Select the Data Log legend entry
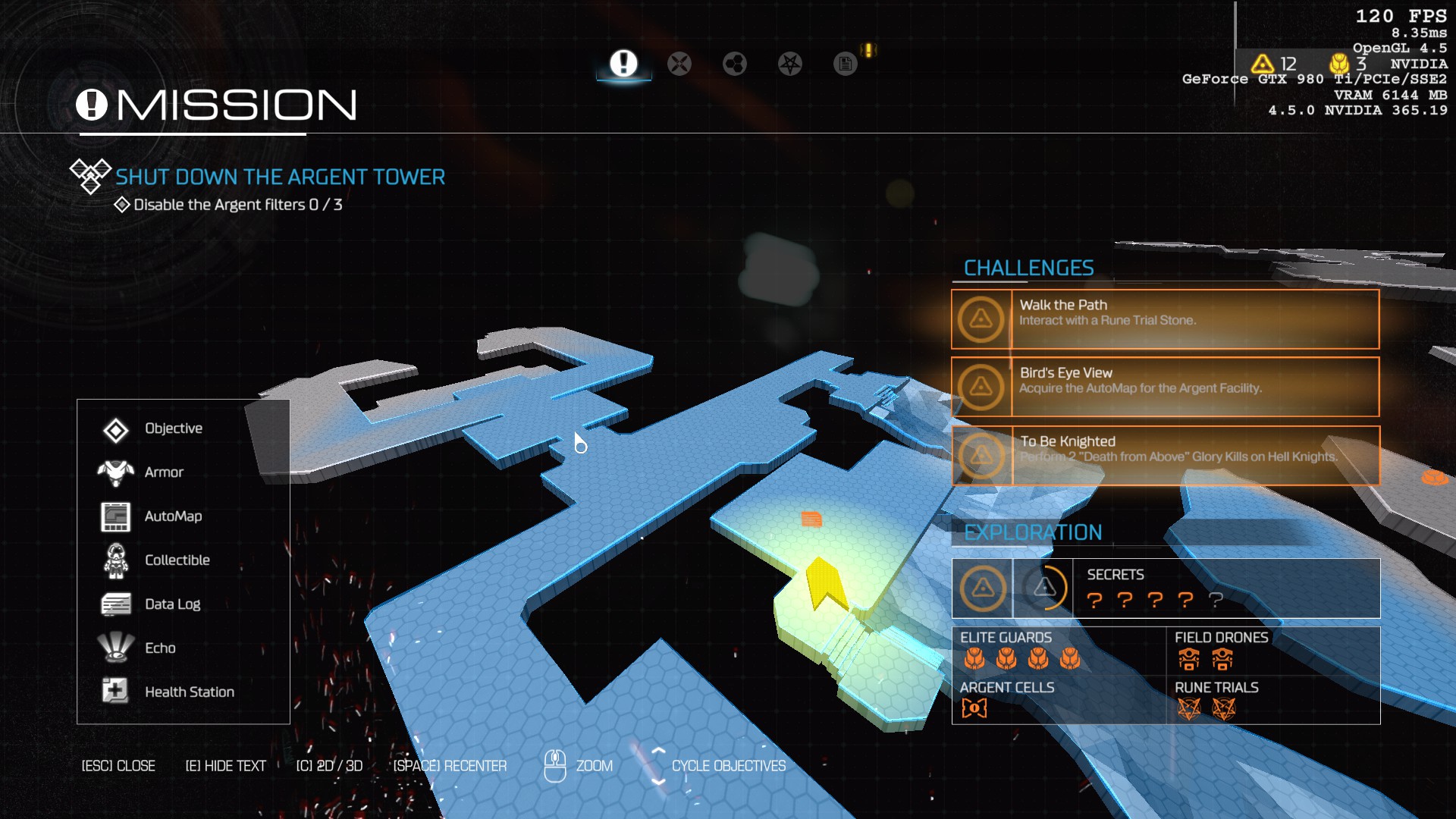 pos(172,604)
